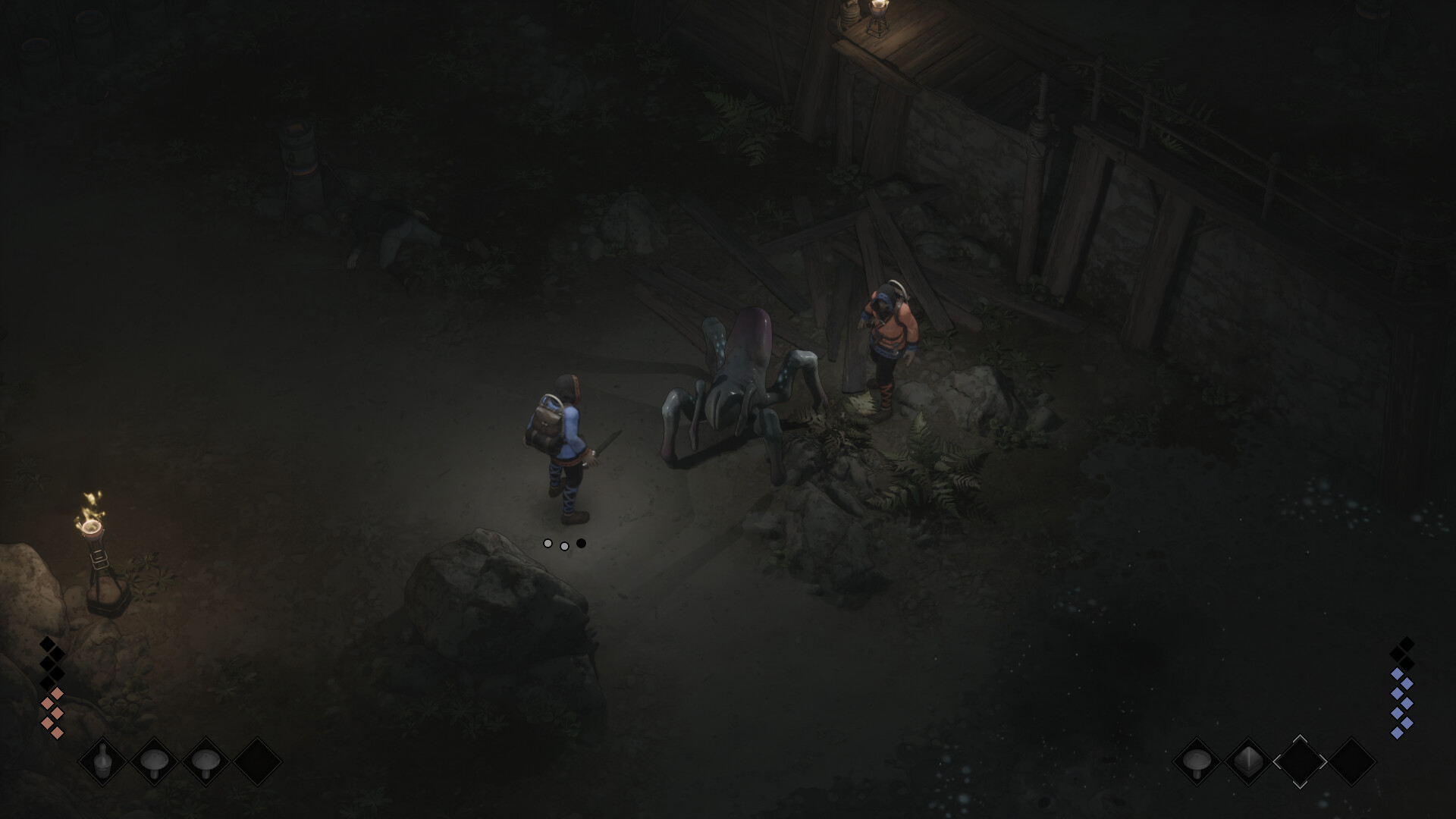Click the lowest blue diamond of the right gauge
1456x819 pixels.
[x=1398, y=734]
